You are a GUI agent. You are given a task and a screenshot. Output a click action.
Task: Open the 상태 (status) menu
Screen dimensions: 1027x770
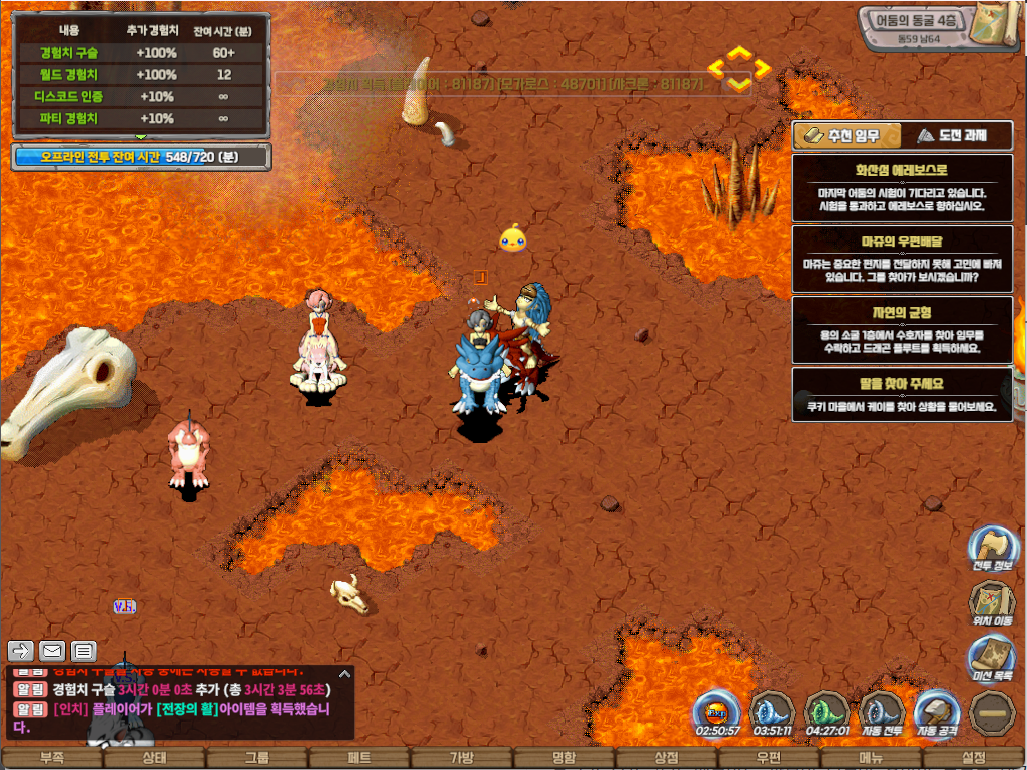click(x=154, y=758)
